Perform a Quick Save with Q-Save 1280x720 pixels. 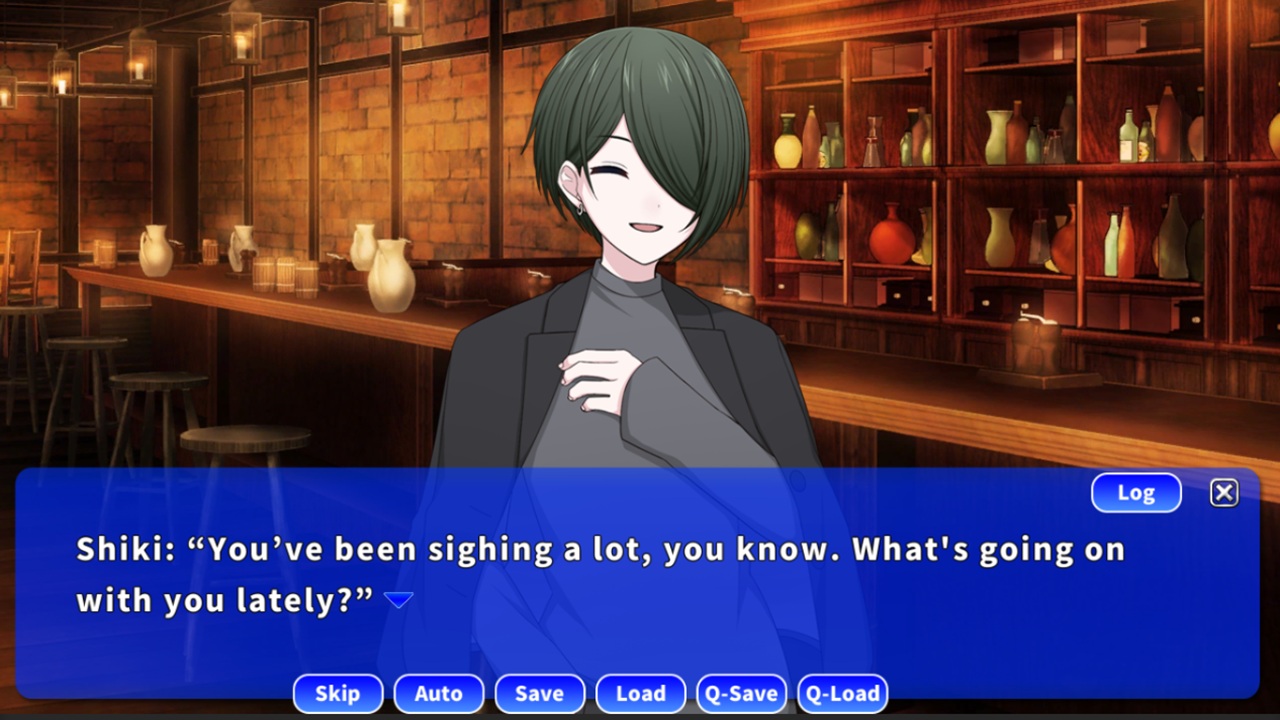click(x=741, y=693)
